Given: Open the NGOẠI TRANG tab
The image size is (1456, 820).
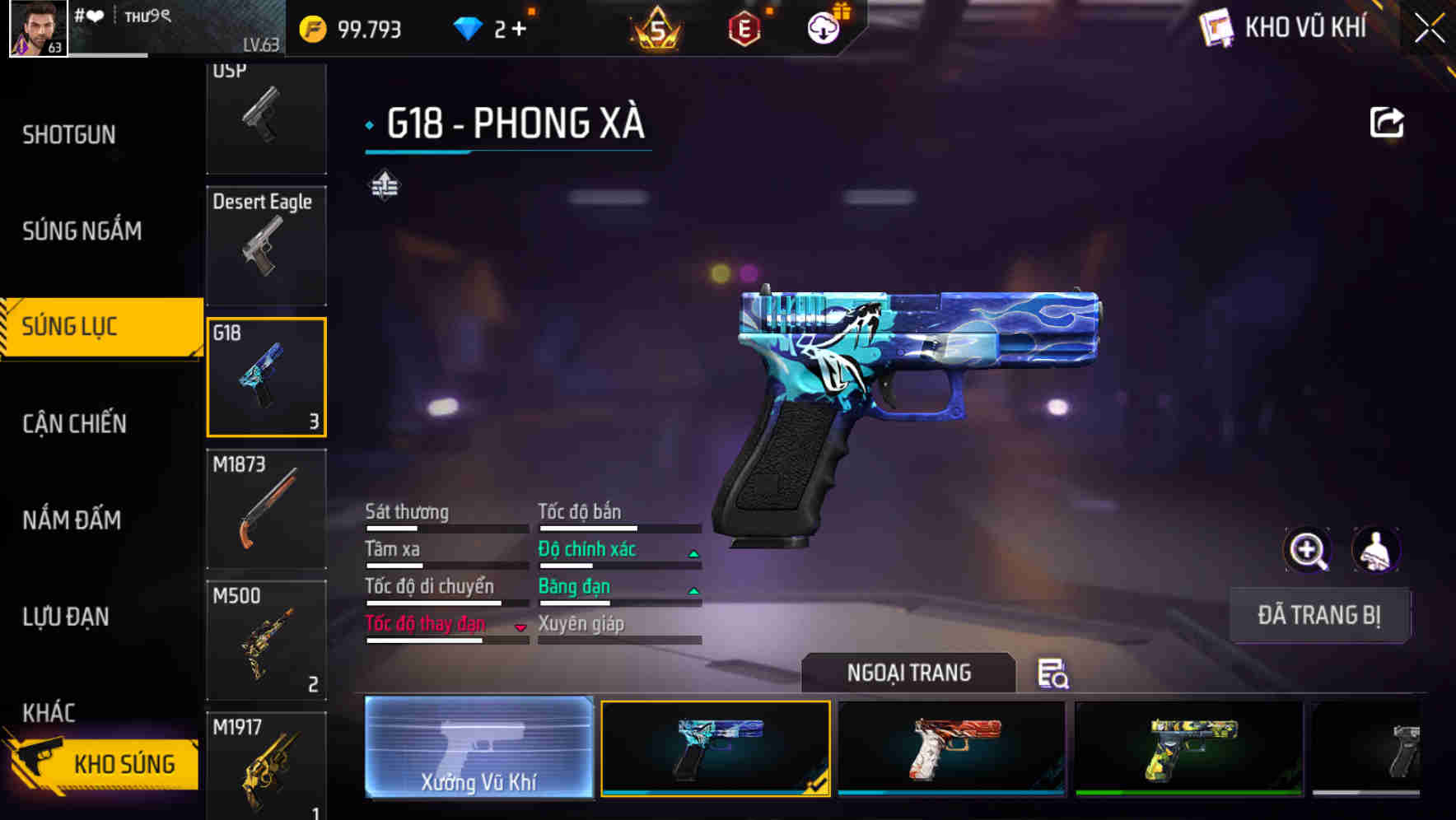Looking at the screenshot, I should pyautogui.click(x=909, y=673).
